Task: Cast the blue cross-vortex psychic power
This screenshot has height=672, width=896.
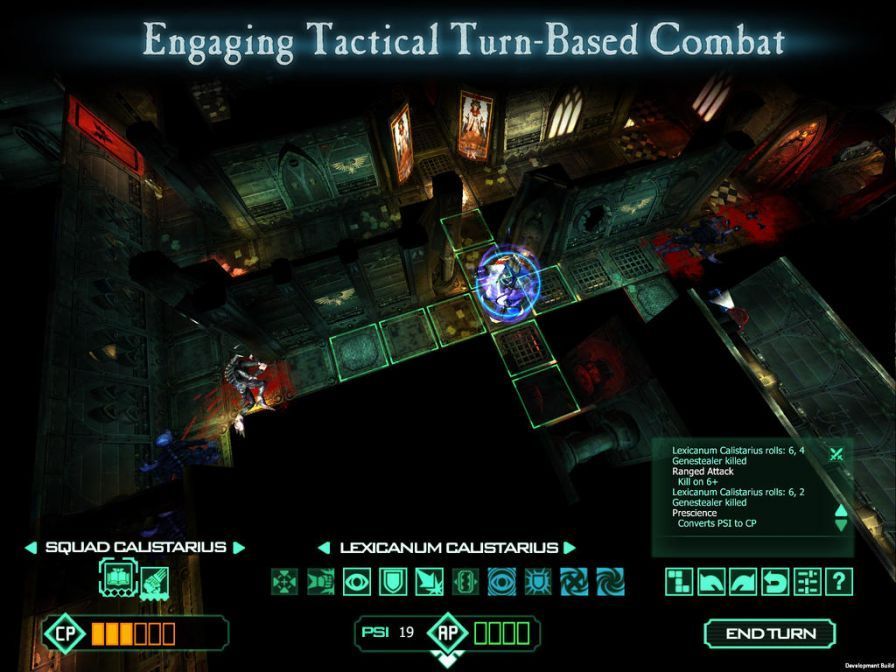Action: pos(574,581)
